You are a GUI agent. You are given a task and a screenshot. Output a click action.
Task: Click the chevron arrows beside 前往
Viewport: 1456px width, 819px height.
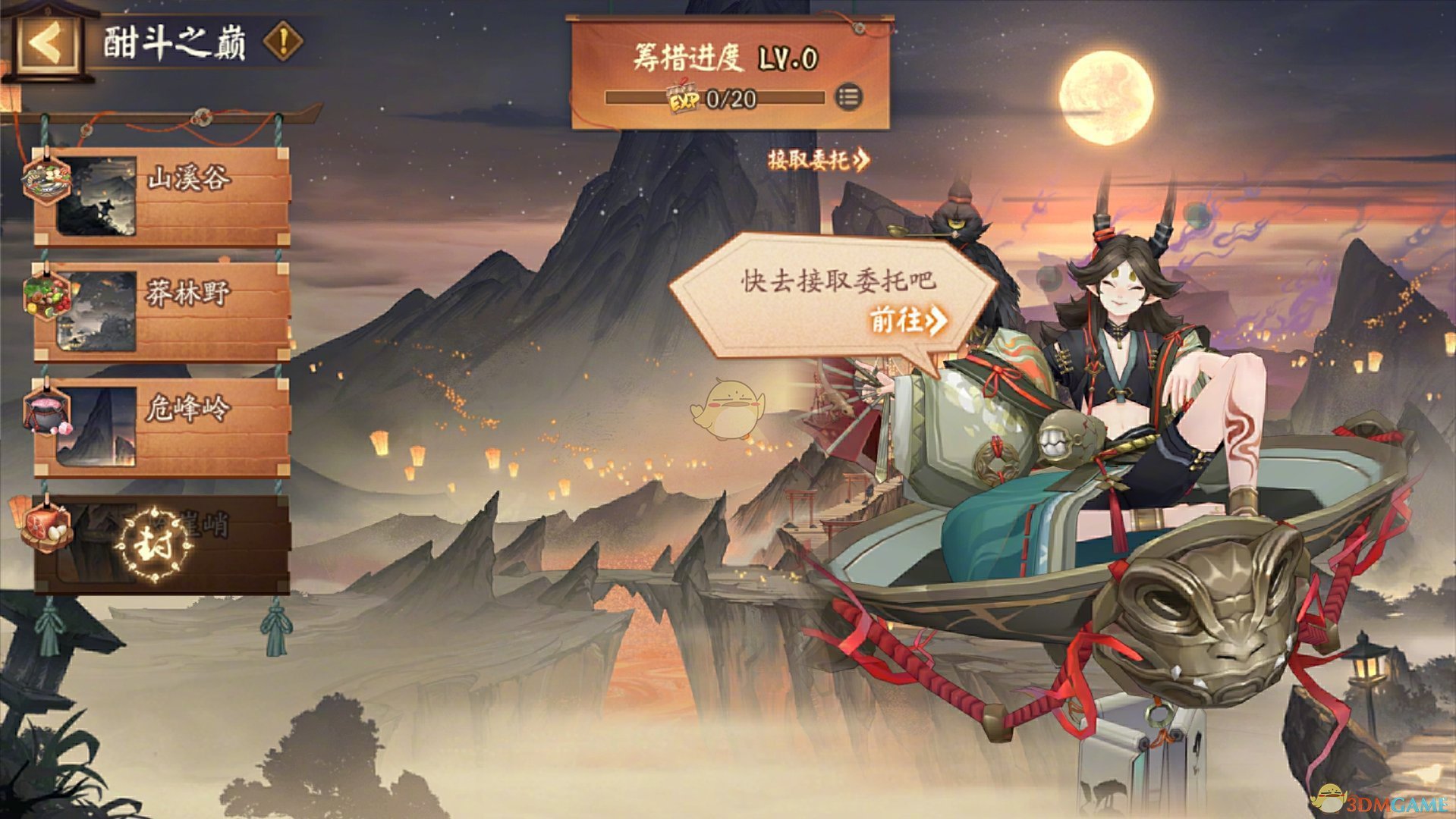[935, 322]
